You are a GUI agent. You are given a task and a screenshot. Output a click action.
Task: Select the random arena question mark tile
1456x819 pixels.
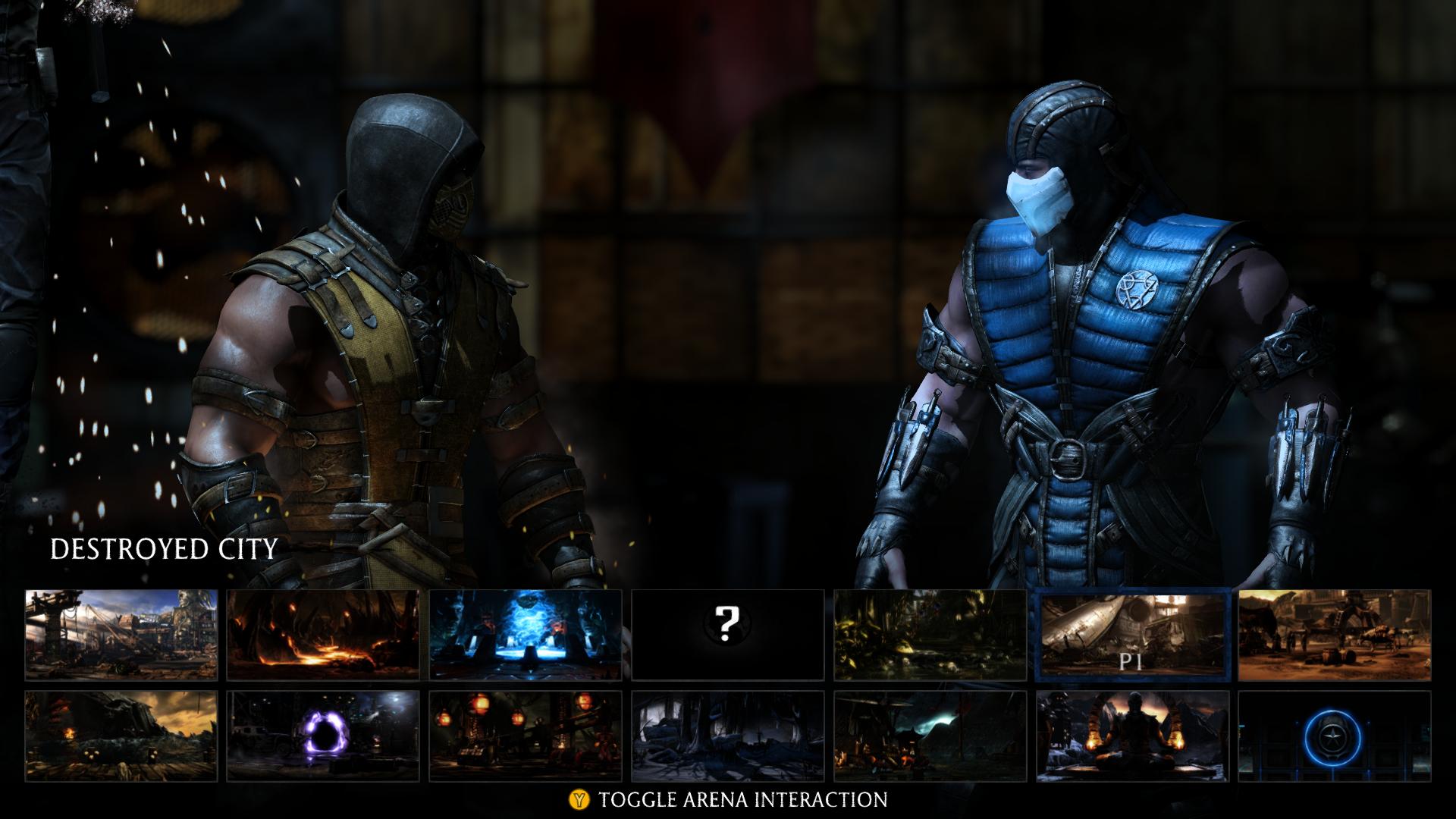coord(728,635)
